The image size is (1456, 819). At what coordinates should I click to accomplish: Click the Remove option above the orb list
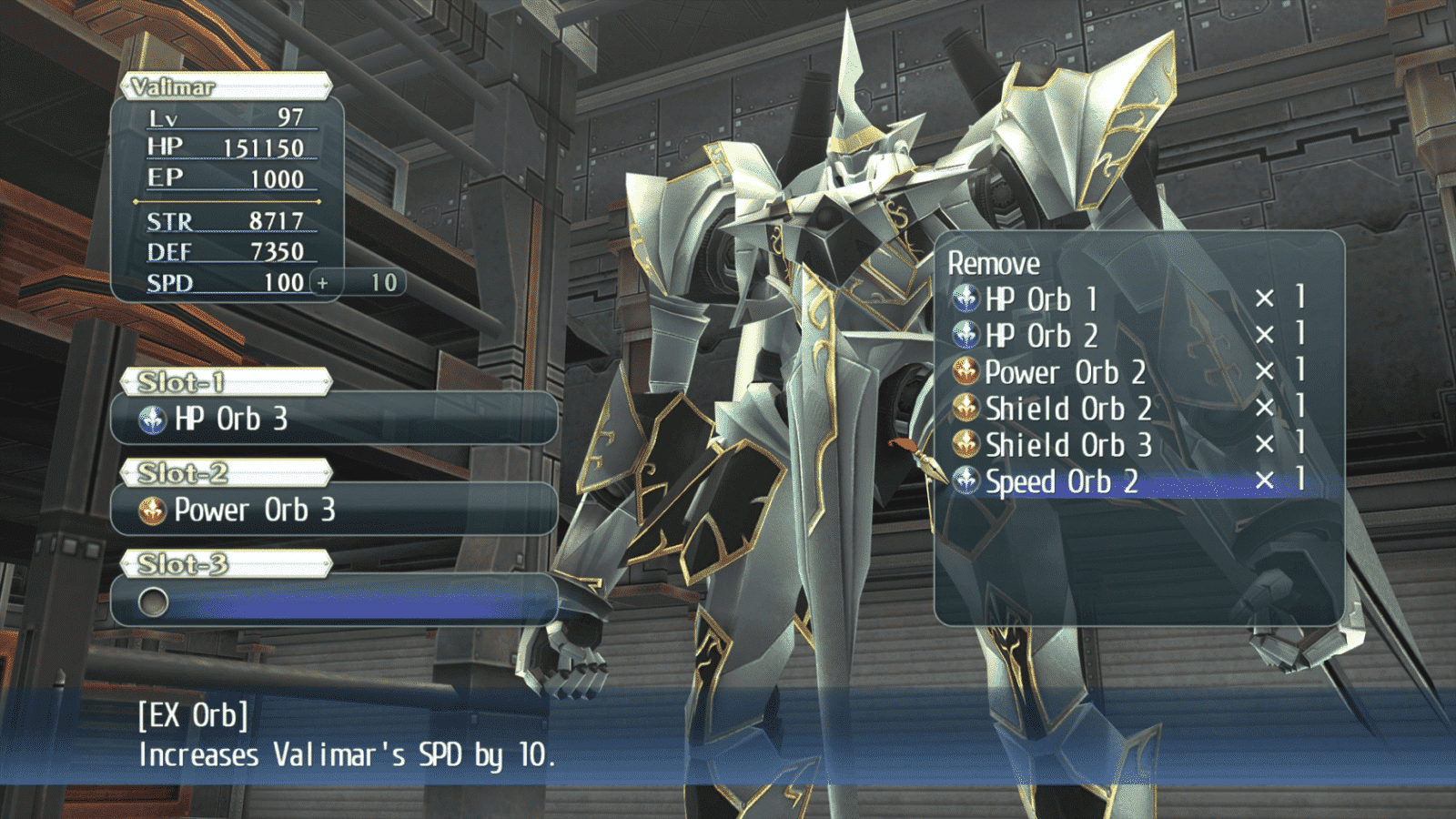[x=994, y=263]
